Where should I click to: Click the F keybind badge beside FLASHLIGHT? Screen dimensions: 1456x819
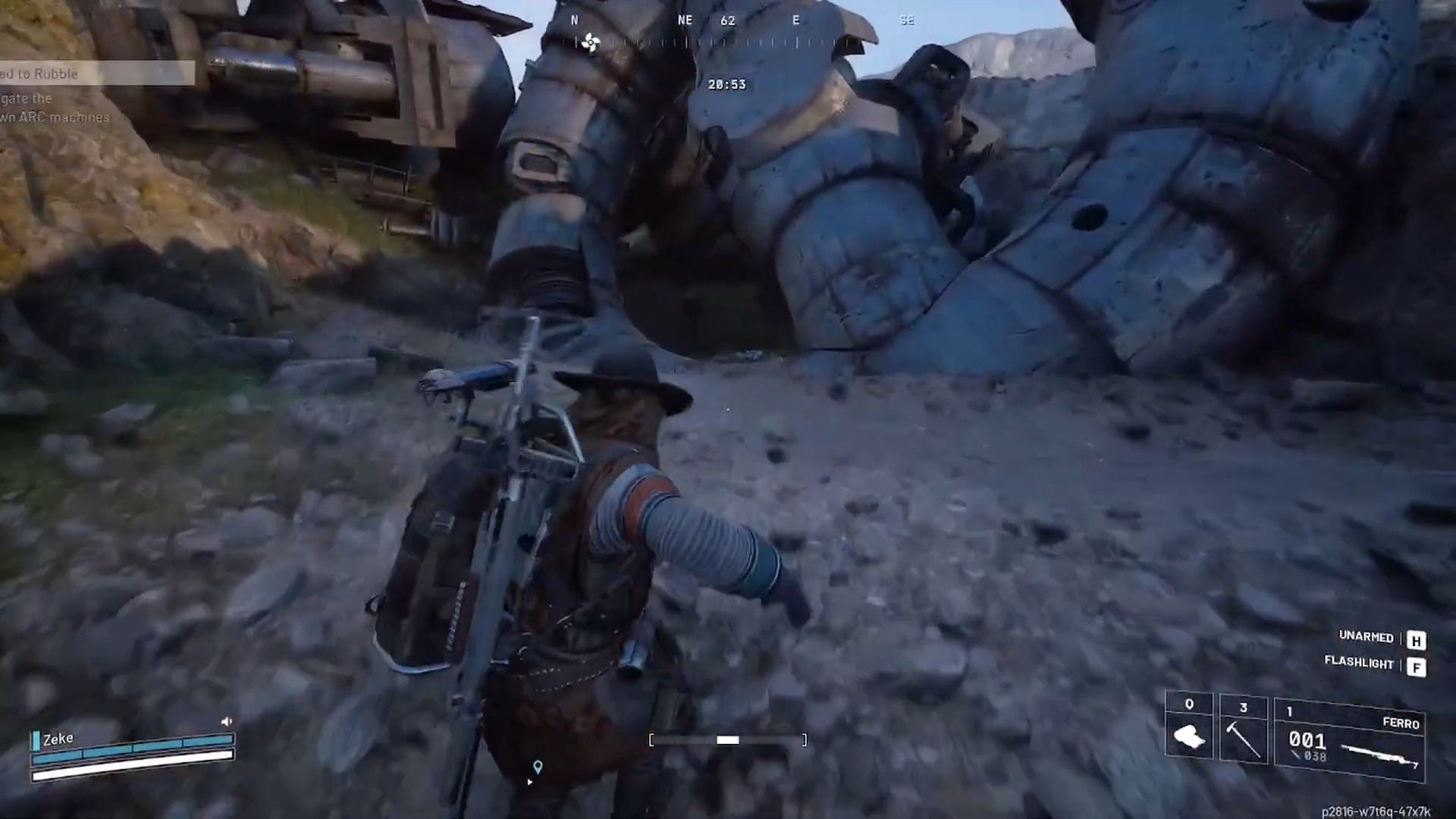1417,666
